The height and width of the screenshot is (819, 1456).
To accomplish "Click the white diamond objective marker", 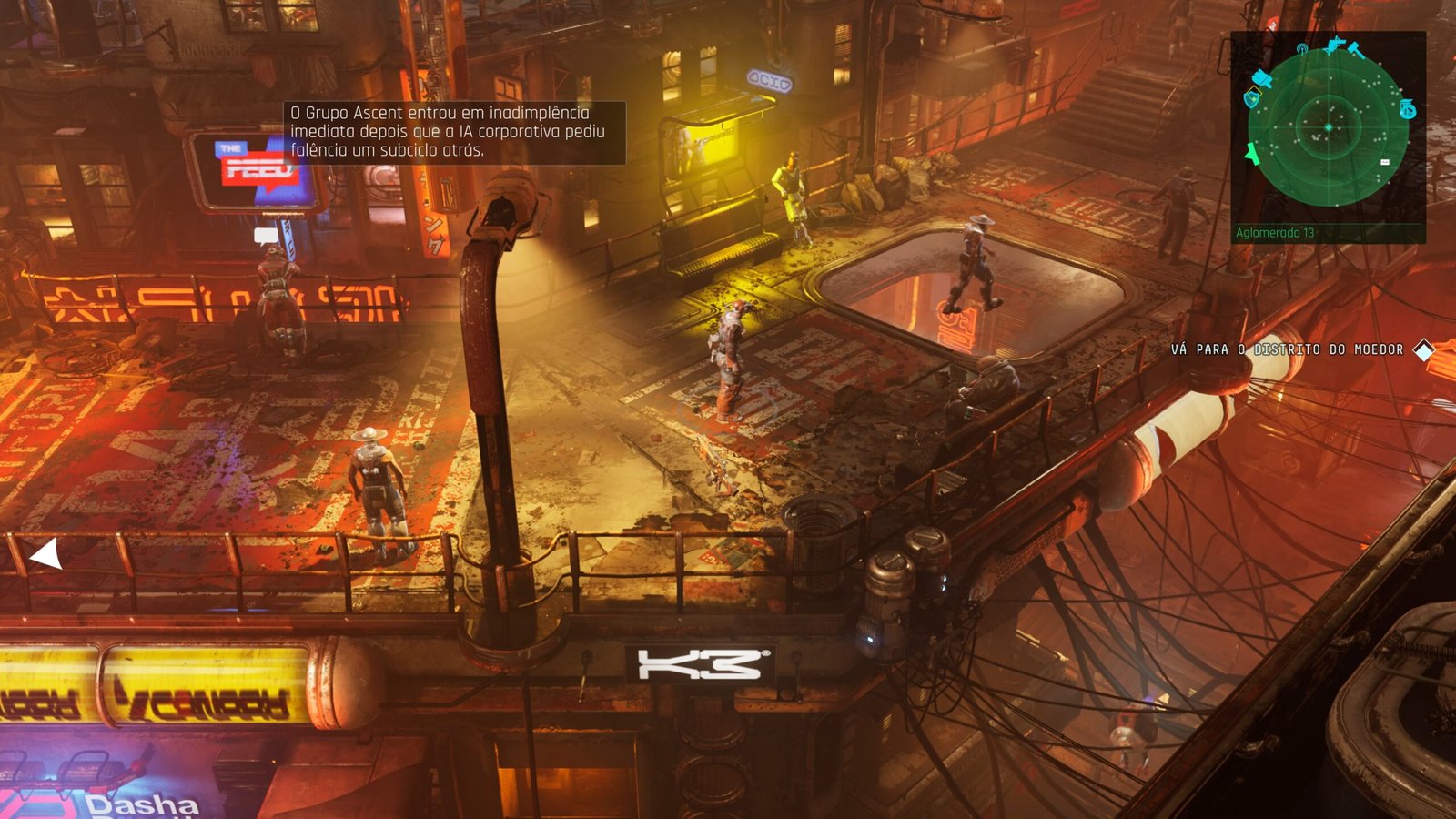I will pyautogui.click(x=1424, y=349).
